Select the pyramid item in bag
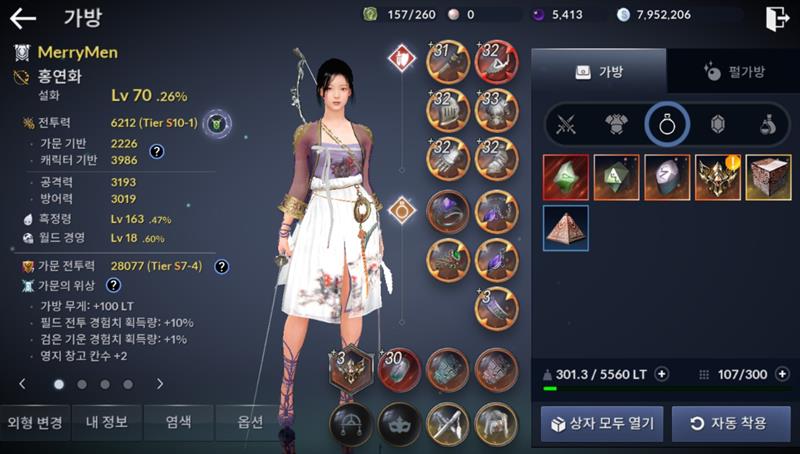 point(566,228)
